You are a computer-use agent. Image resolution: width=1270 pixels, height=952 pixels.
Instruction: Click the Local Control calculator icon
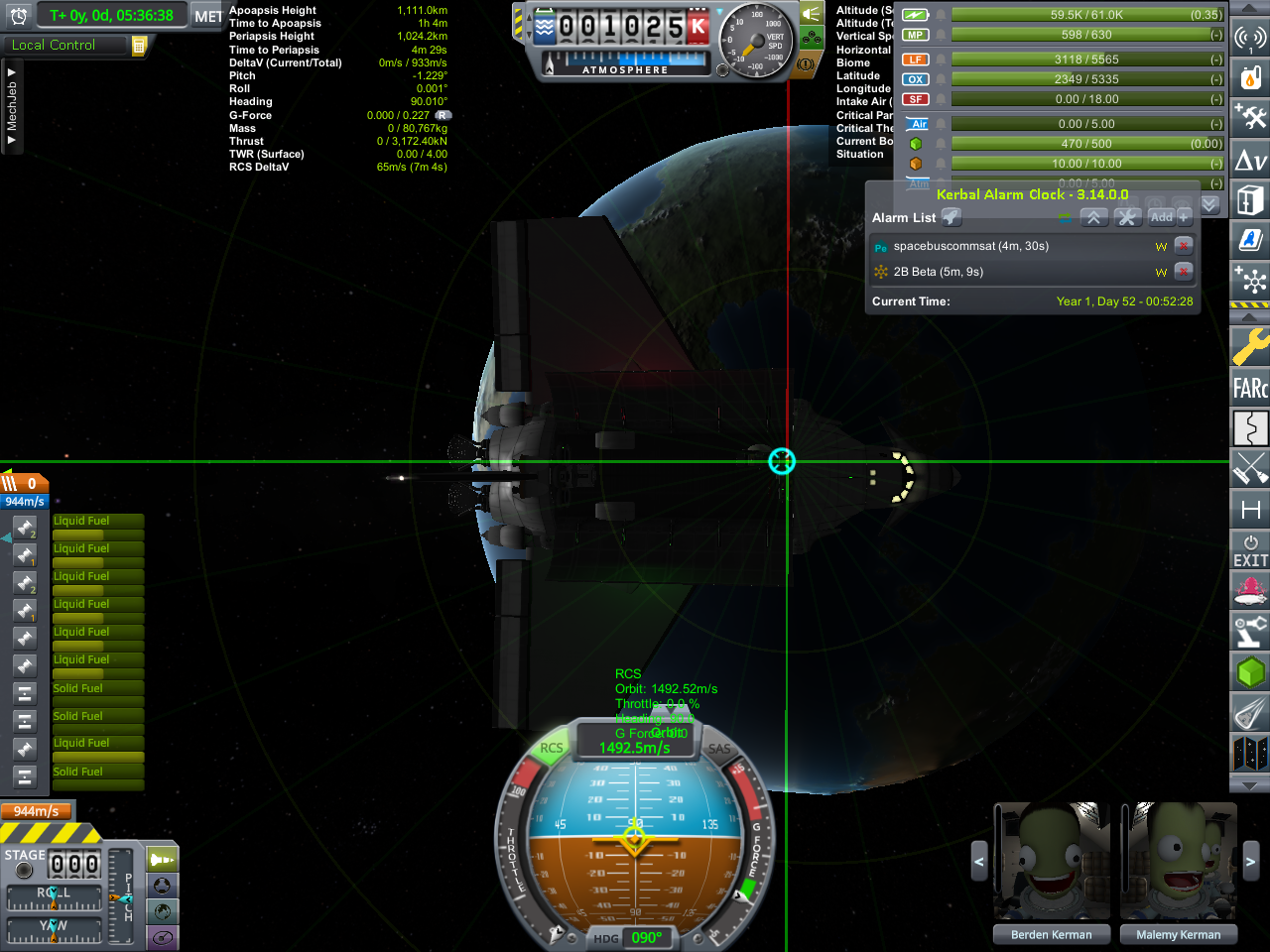tap(139, 46)
